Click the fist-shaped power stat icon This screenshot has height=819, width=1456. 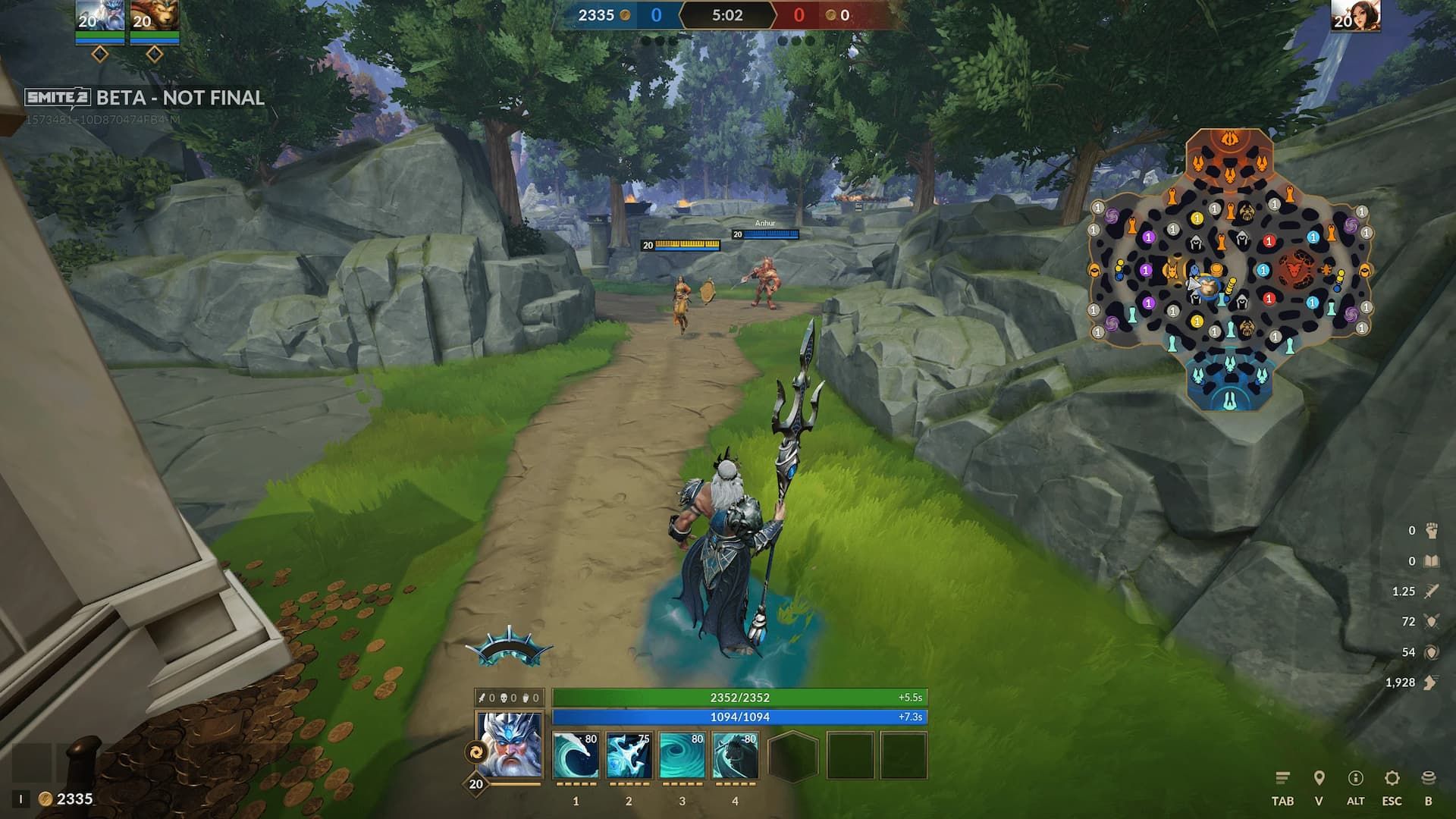[x=1432, y=532]
